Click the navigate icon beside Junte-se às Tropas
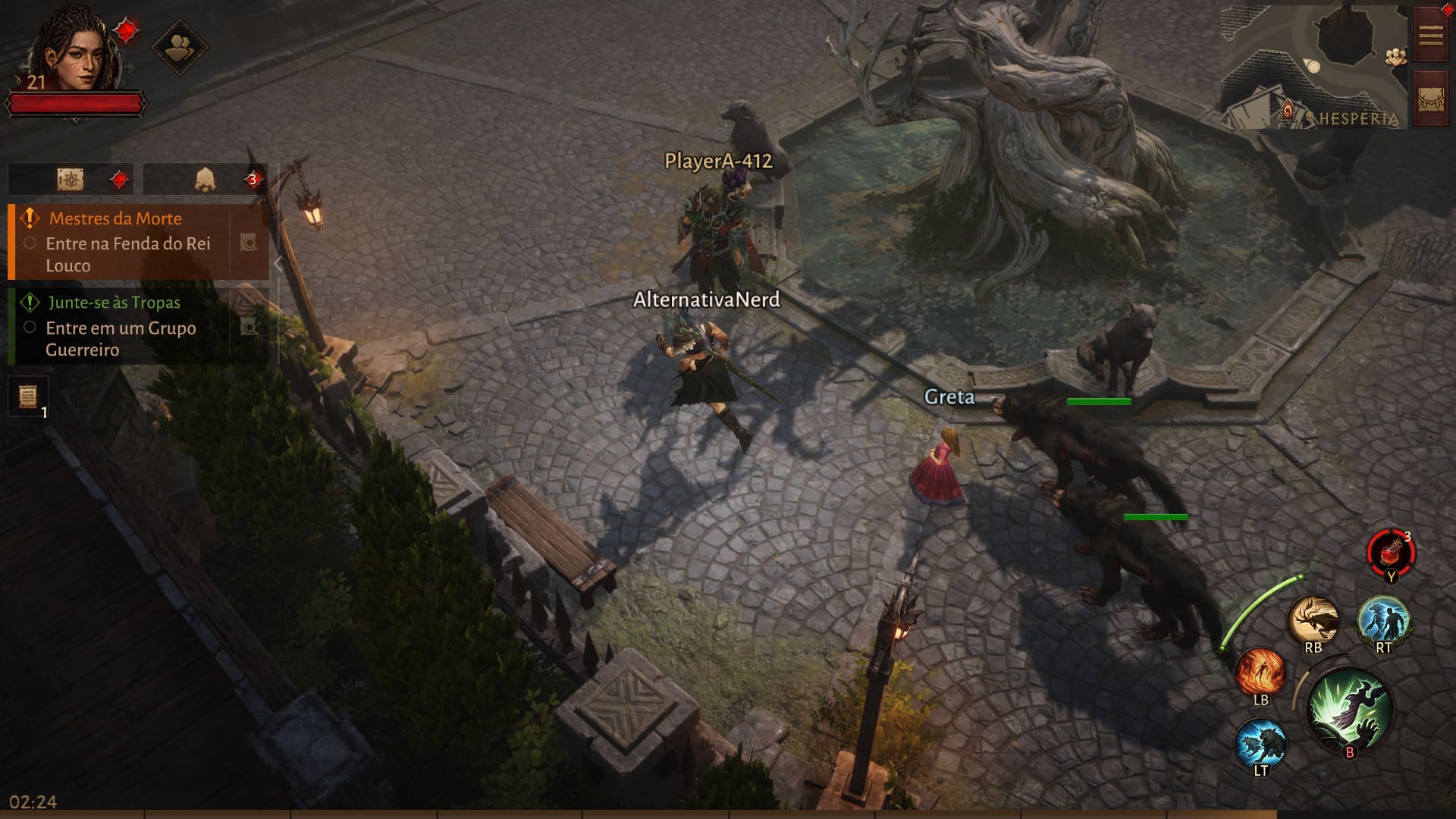This screenshot has height=819, width=1456. (x=249, y=327)
